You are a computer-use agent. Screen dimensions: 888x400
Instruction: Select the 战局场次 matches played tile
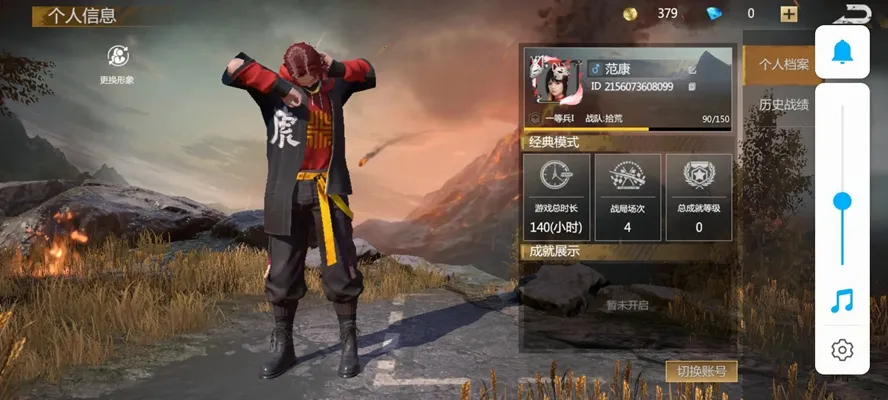627,196
